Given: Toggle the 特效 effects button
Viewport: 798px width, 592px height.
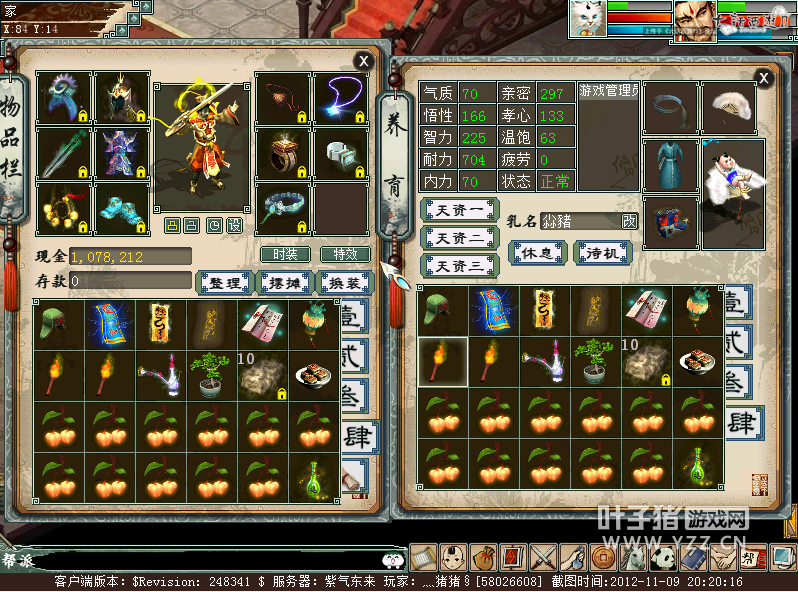Looking at the screenshot, I should (345, 255).
